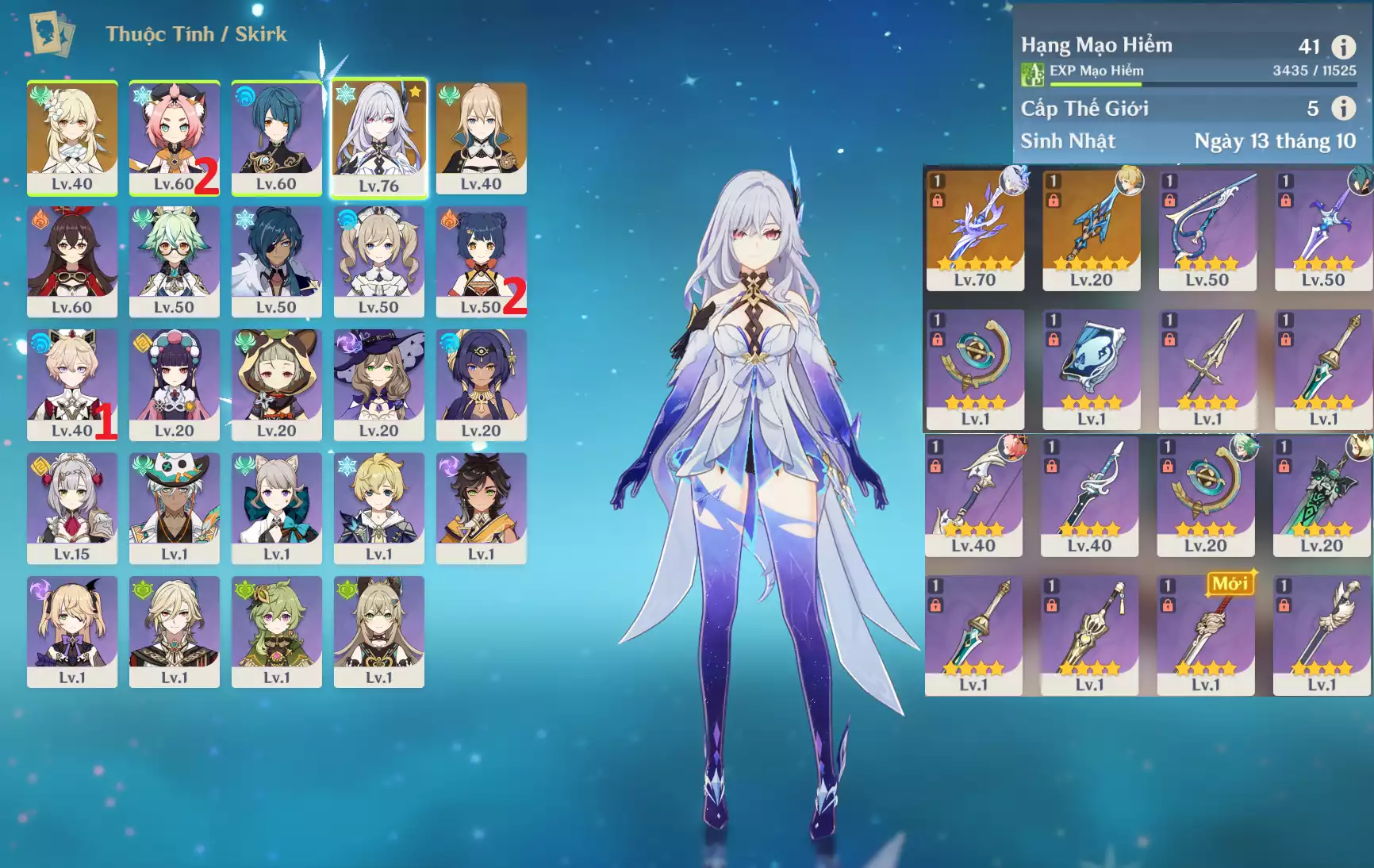
Task: Select Amber's Lv.60 character tile
Action: [71, 260]
